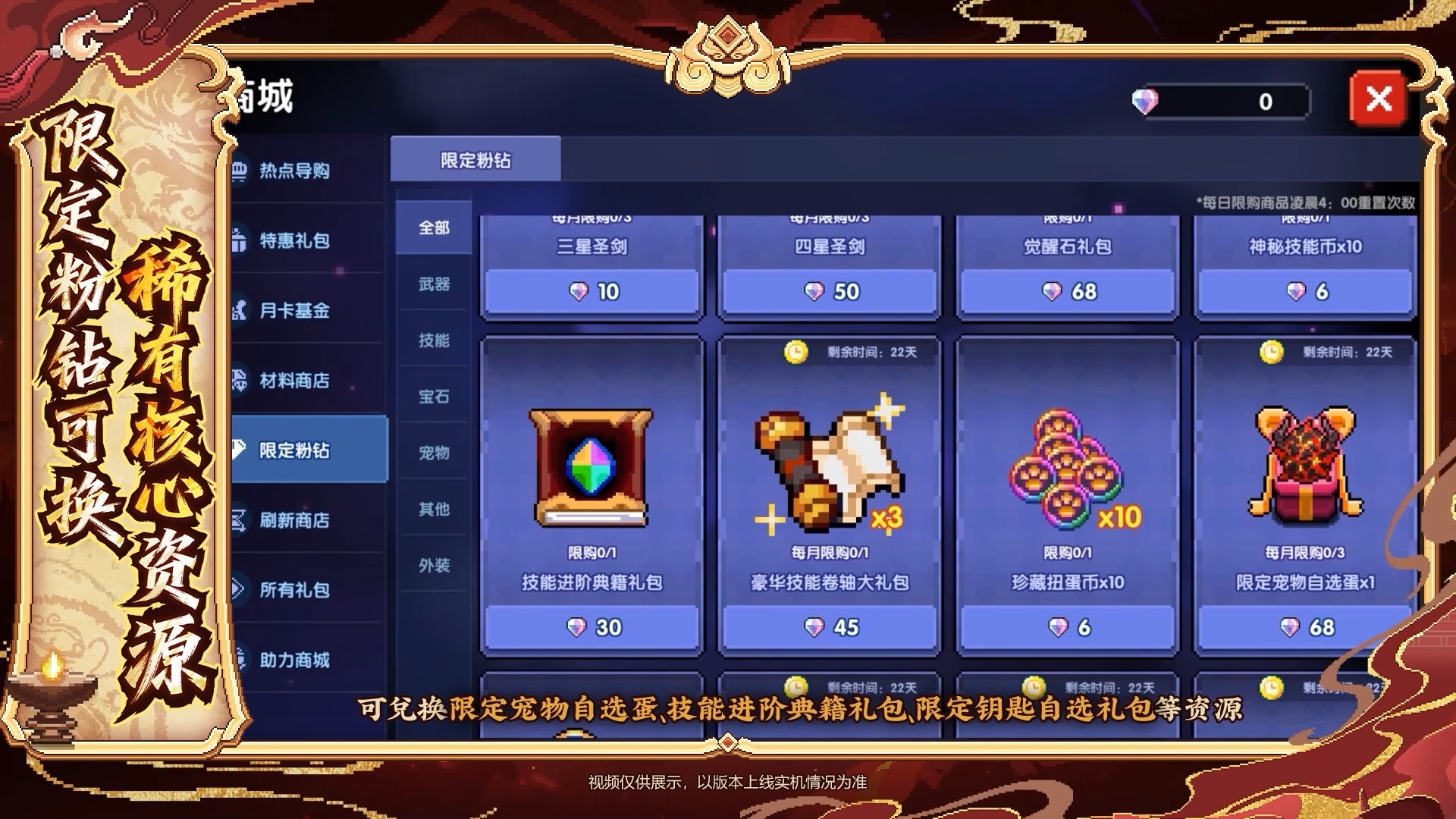Open the 特惠礼包 gift icon in sidebar

[240, 242]
